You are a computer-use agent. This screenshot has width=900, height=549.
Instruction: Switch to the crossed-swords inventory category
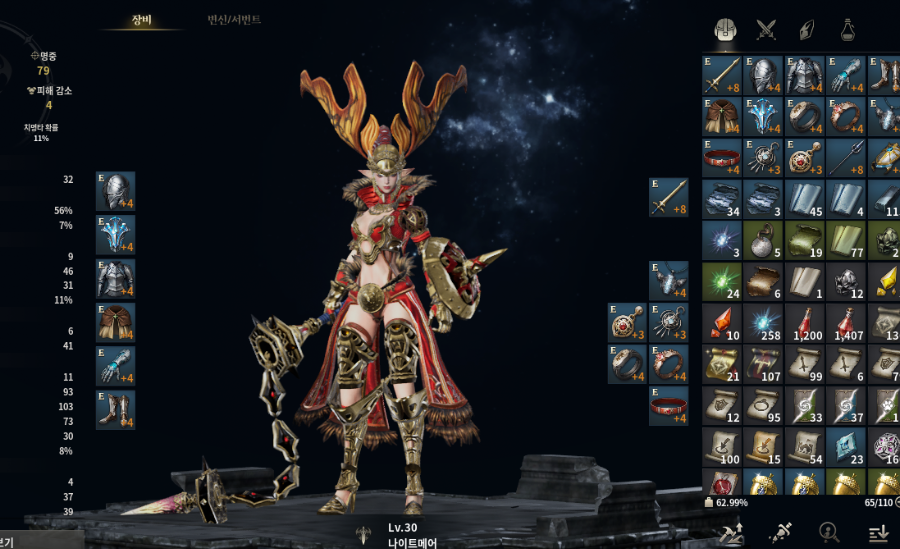pos(767,29)
